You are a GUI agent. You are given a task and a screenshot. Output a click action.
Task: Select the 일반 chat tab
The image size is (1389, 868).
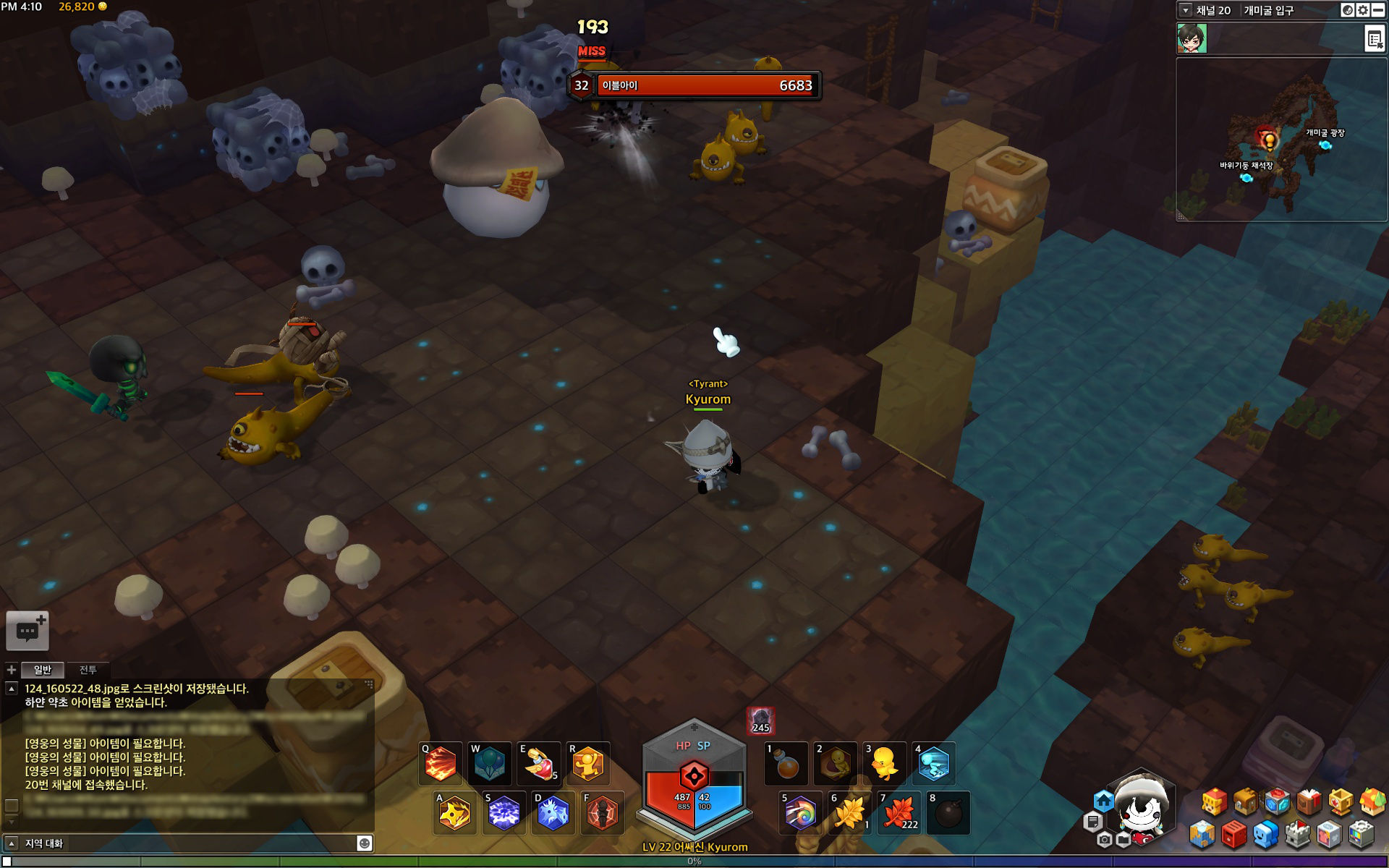[43, 670]
